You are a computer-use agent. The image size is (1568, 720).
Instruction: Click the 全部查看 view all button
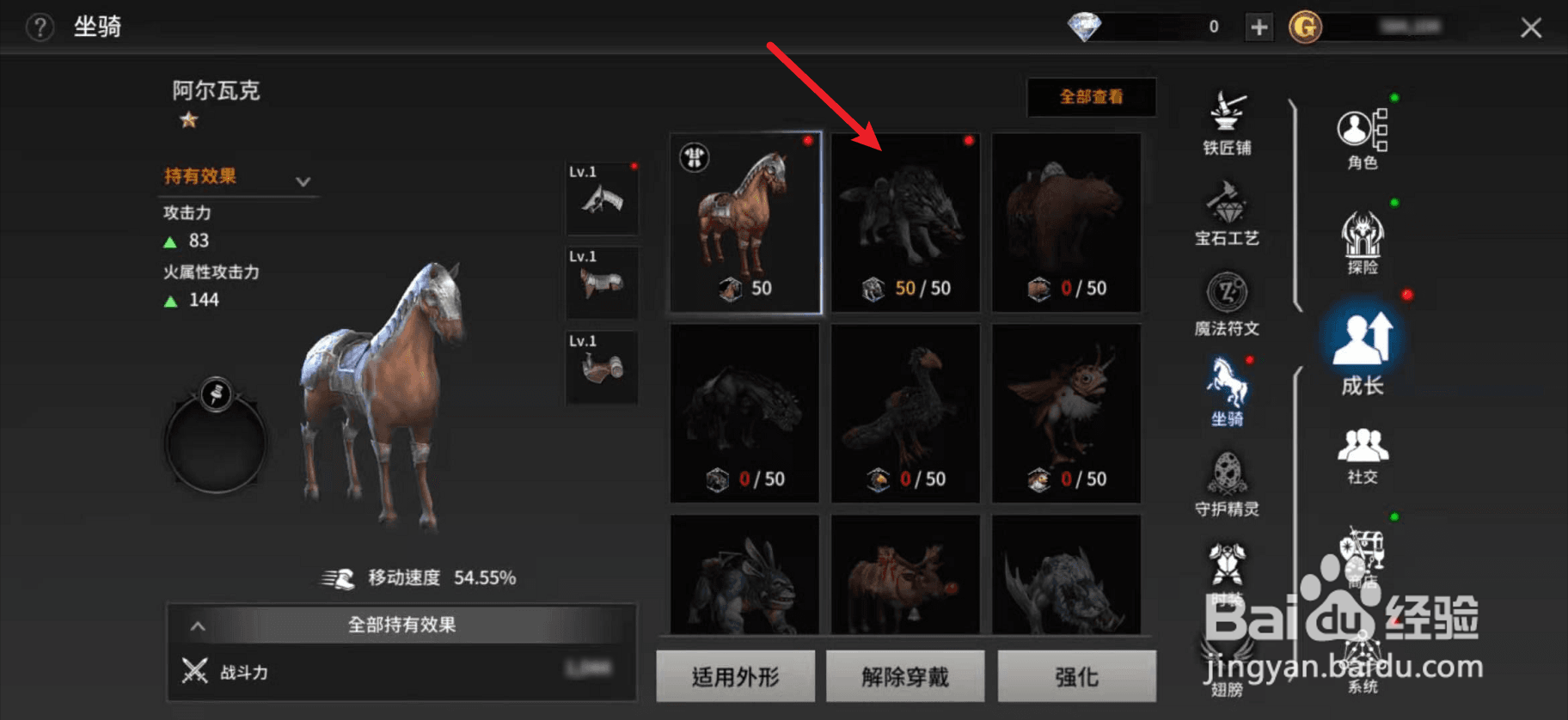pos(1091,98)
